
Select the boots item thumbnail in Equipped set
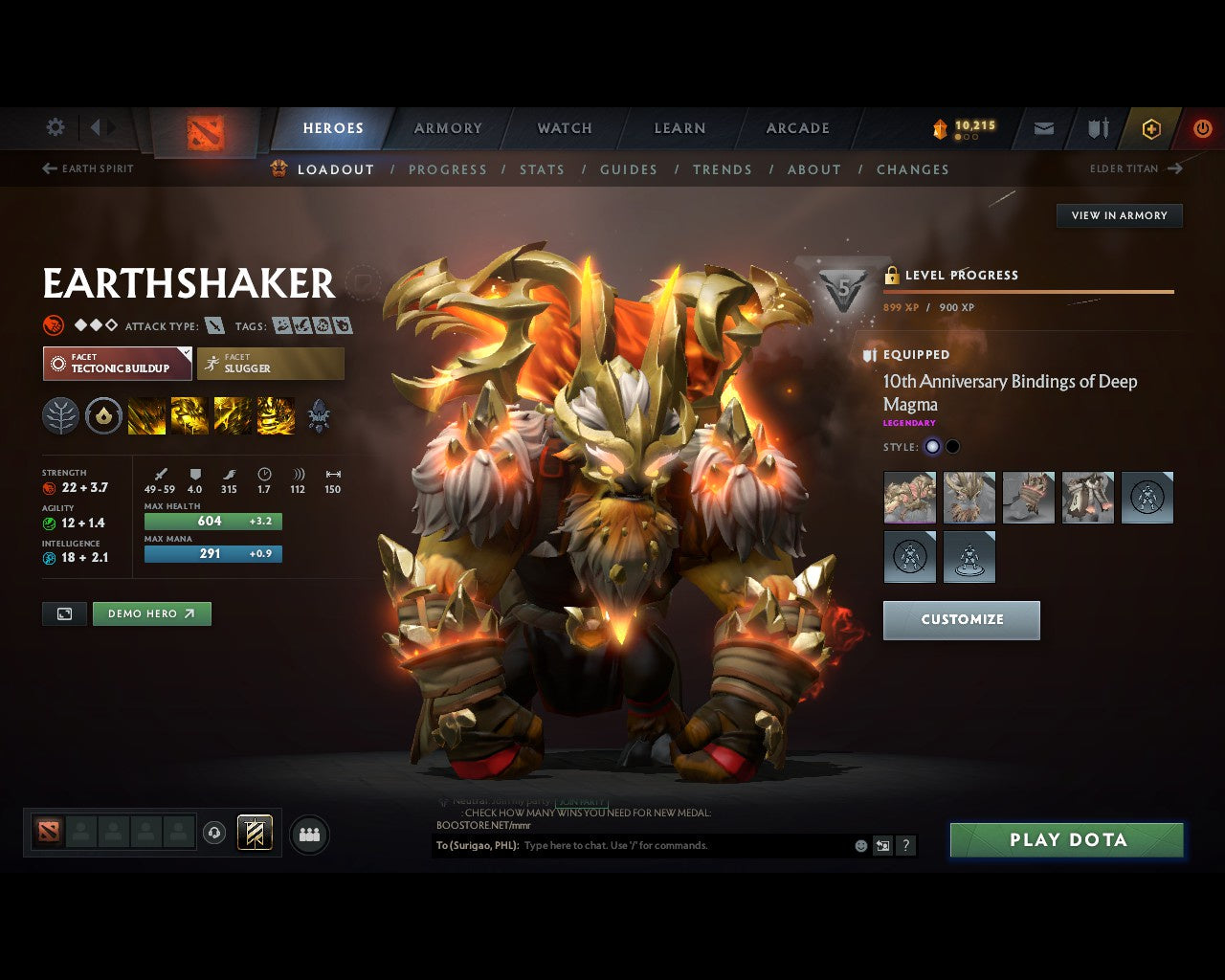pyautogui.click(x=1088, y=497)
